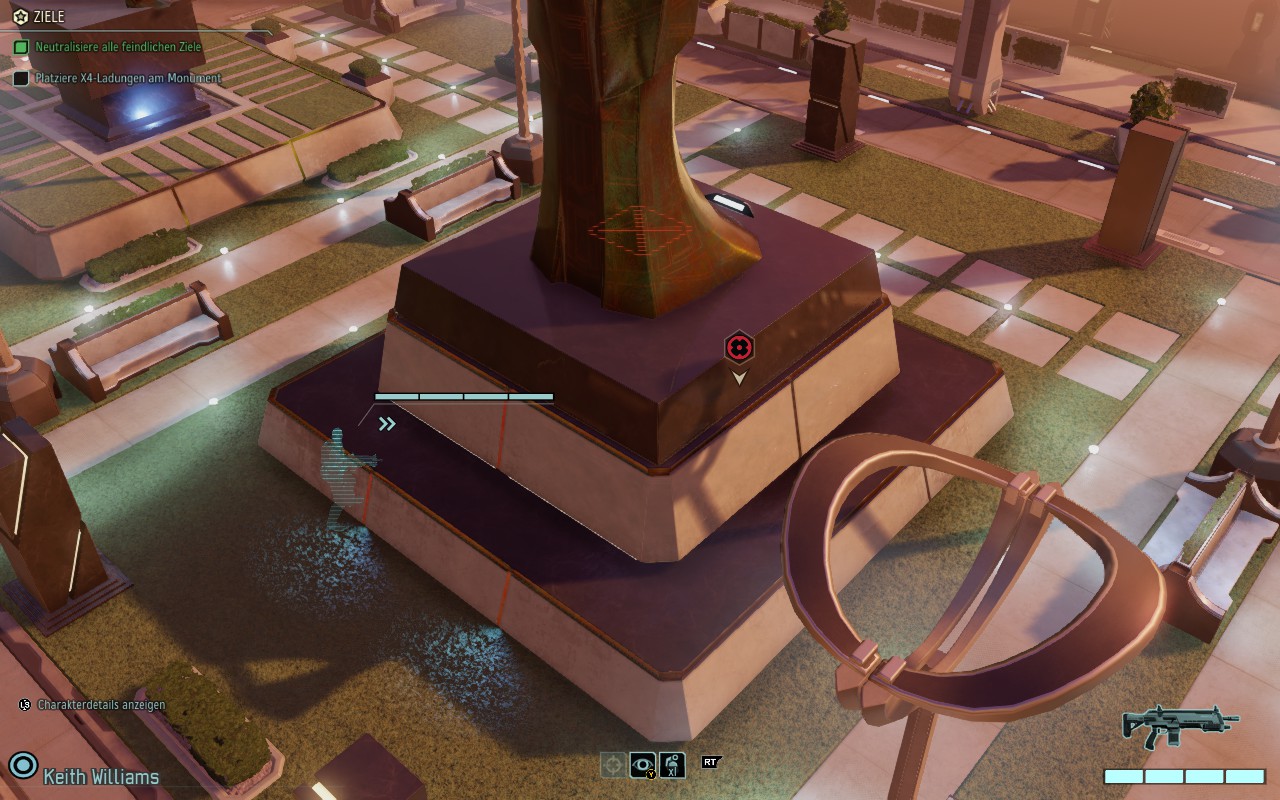Select the assault rifle weapon icon

pos(1180,725)
